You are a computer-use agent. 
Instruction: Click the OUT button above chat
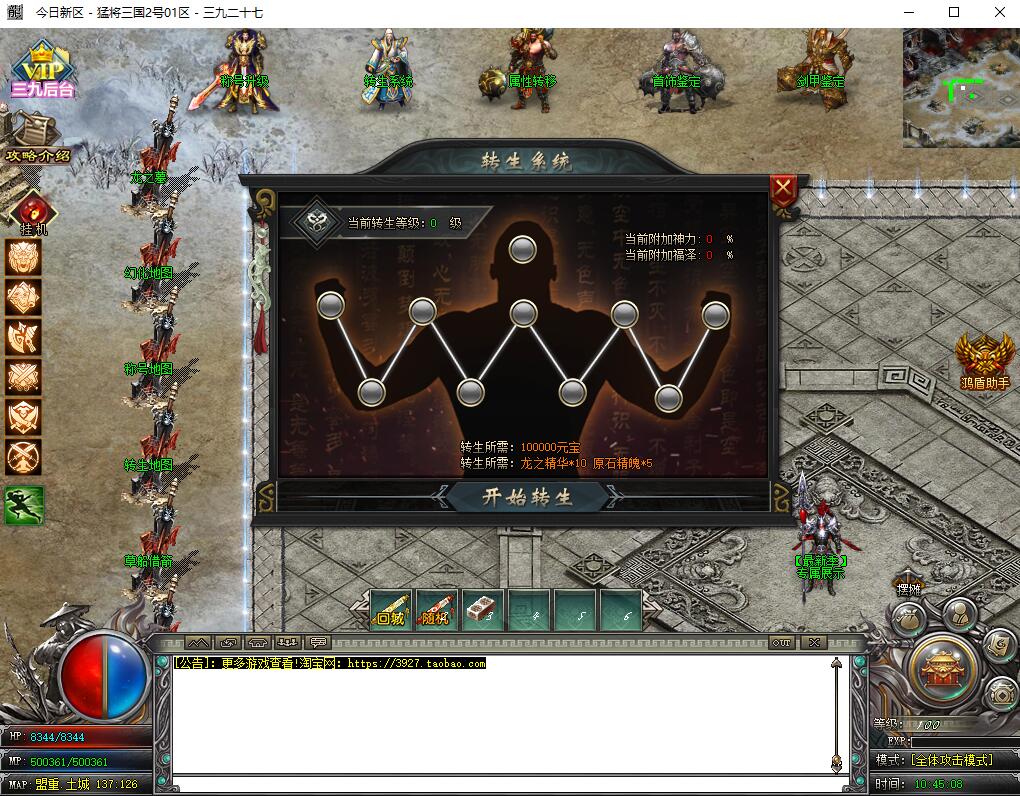(x=781, y=643)
